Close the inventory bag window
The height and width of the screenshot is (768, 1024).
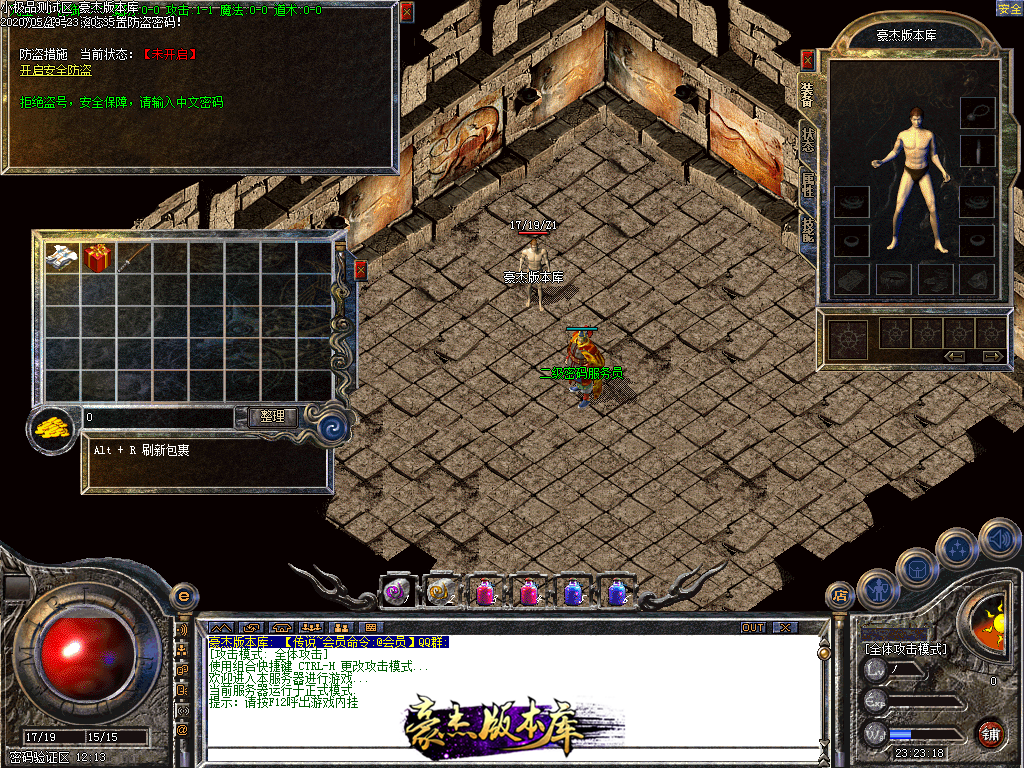coord(361,270)
